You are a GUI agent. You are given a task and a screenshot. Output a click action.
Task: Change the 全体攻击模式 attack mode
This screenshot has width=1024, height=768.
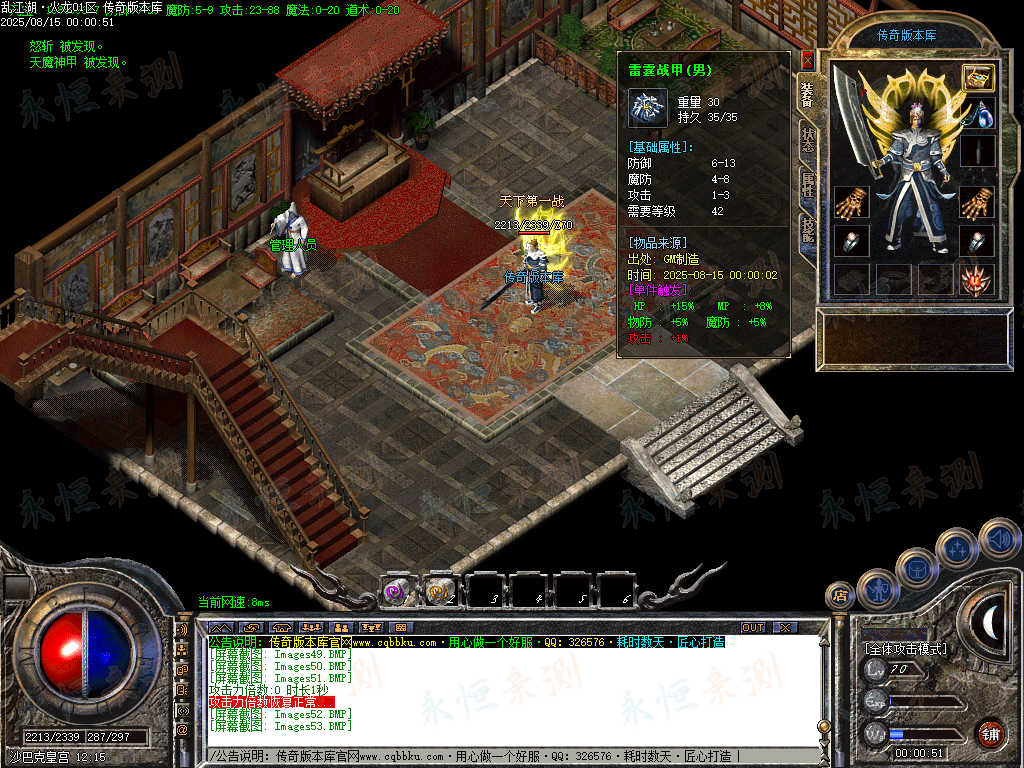905,649
